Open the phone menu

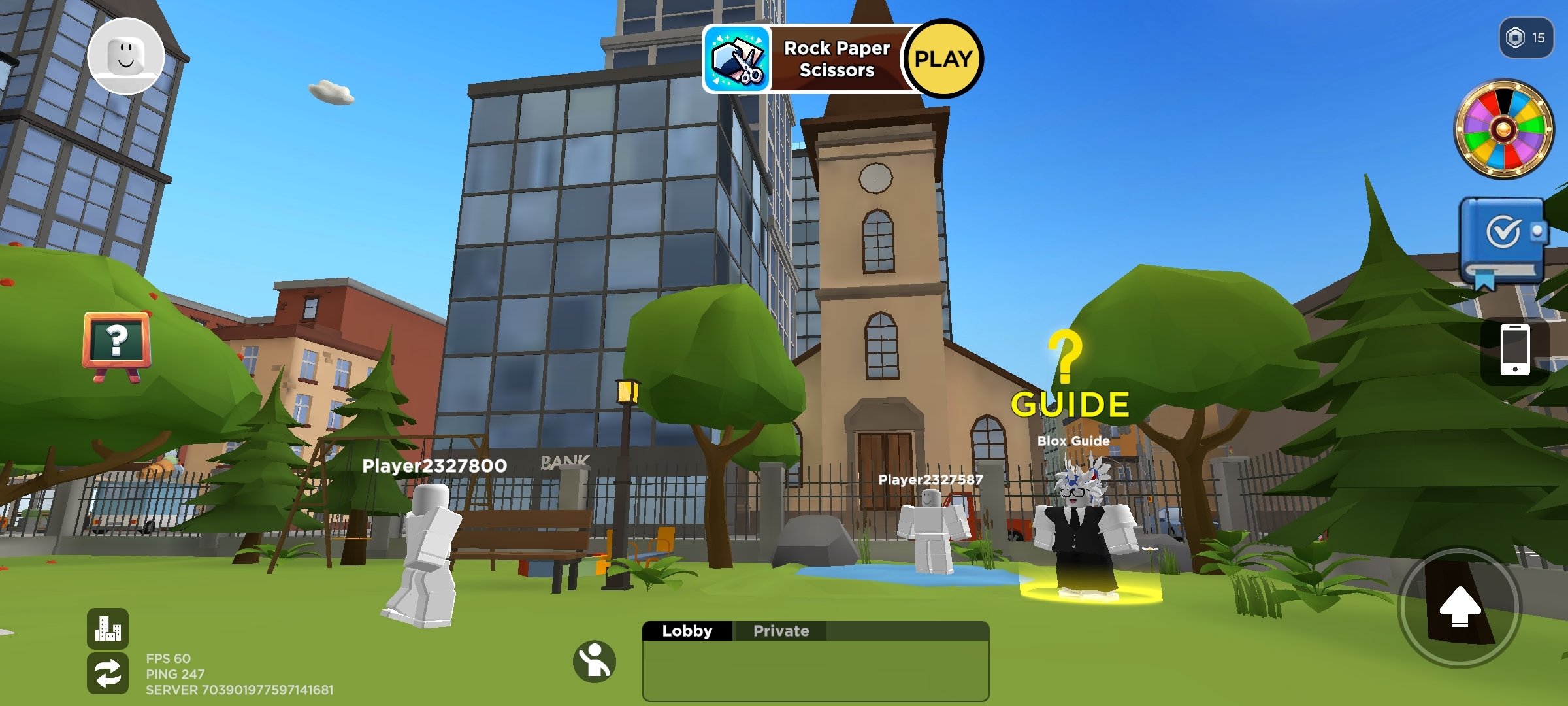(1514, 350)
